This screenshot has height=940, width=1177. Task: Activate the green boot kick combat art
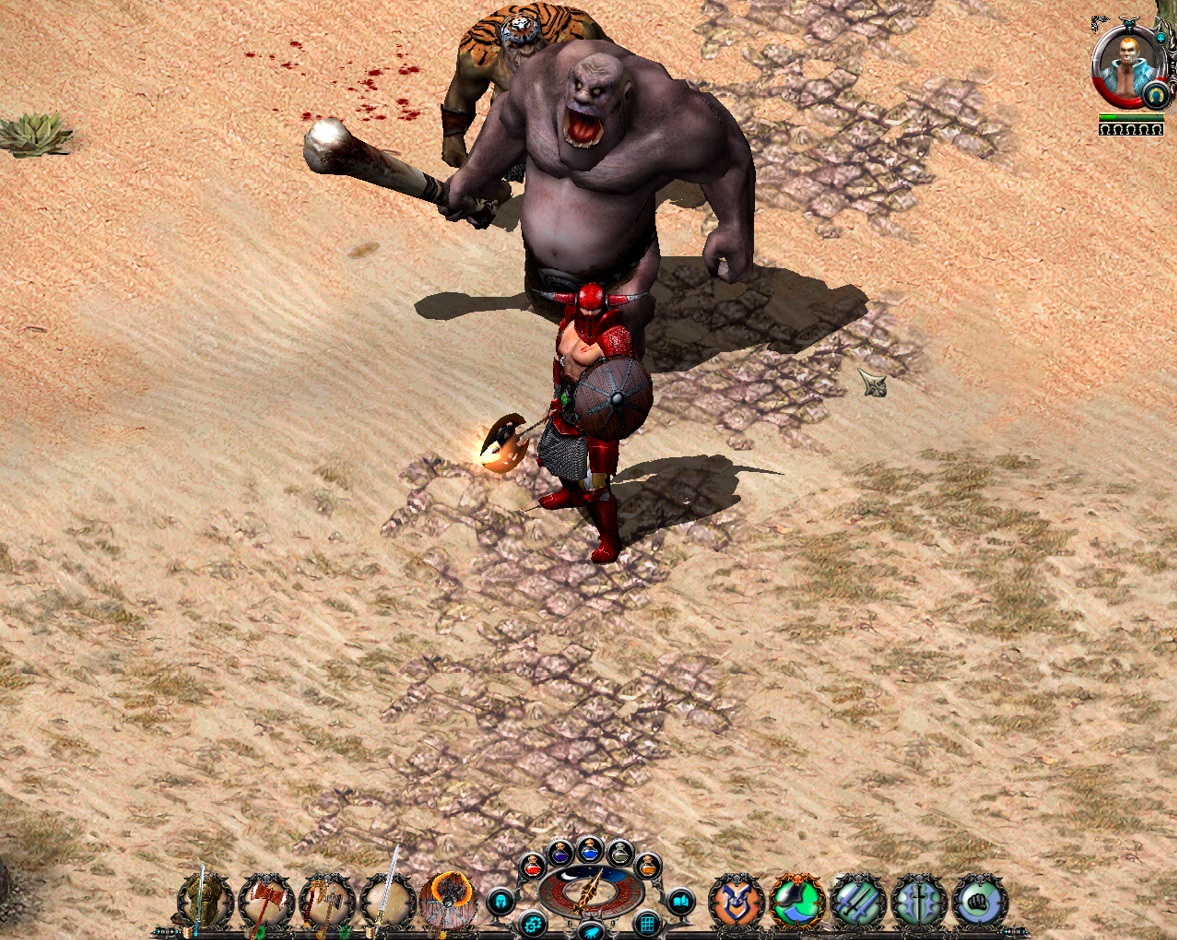point(798,901)
